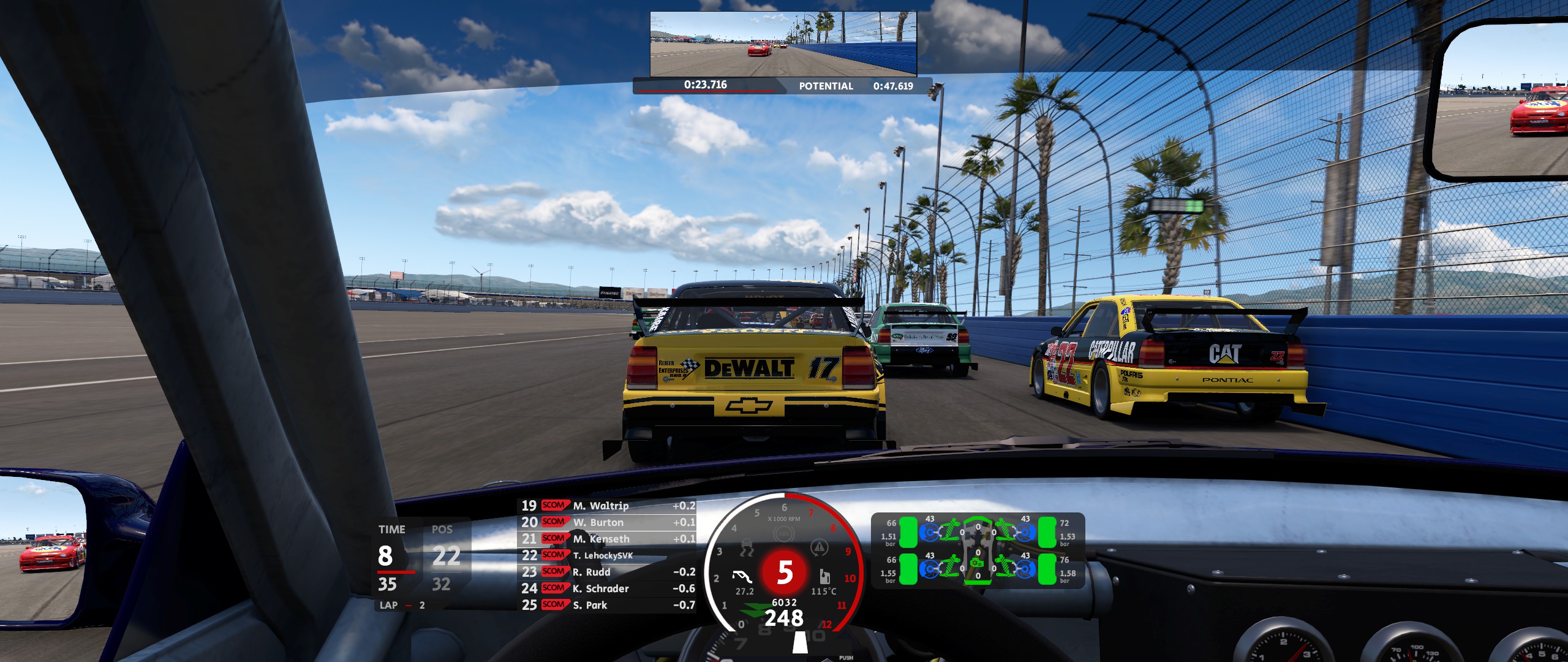
Task: Click the virtual rear-view mirror display
Action: pos(783,44)
